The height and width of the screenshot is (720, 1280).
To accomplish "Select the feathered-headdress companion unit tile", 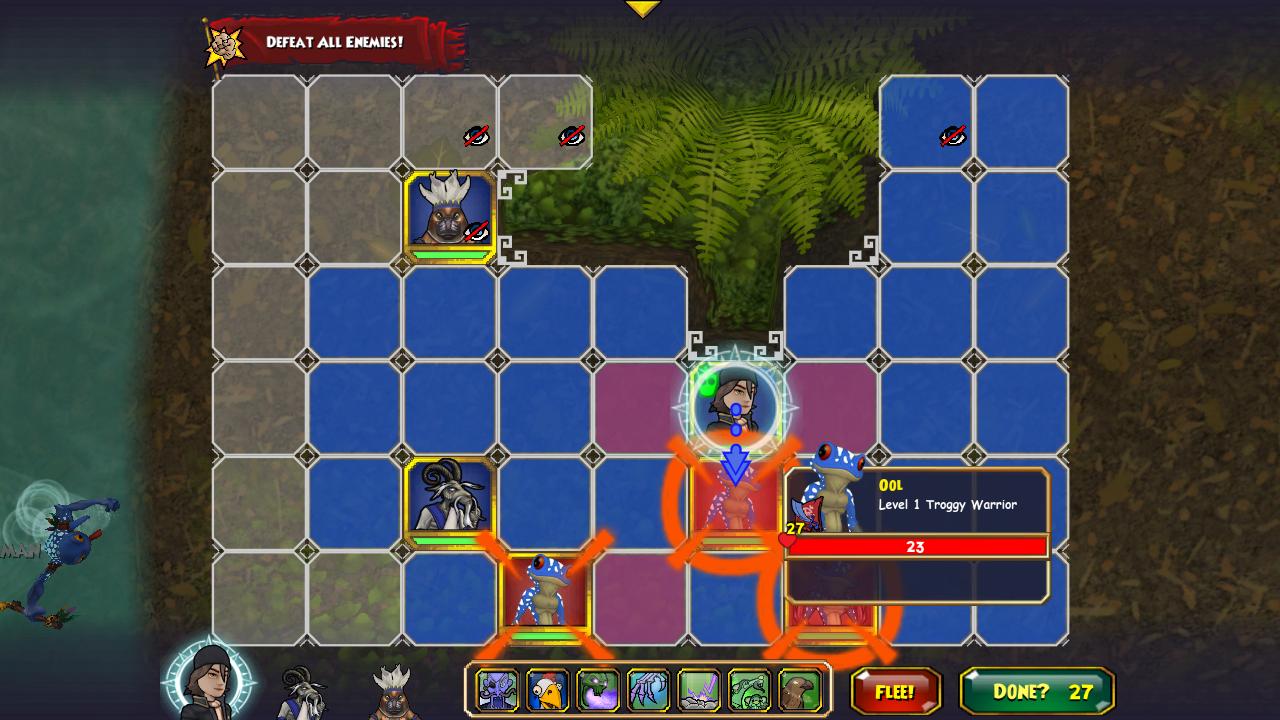I will (449, 216).
